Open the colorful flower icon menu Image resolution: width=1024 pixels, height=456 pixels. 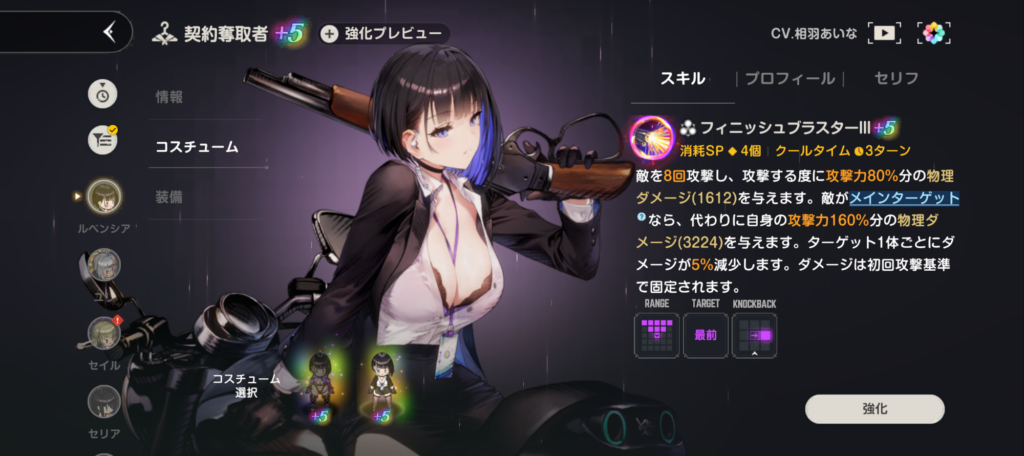(935, 33)
